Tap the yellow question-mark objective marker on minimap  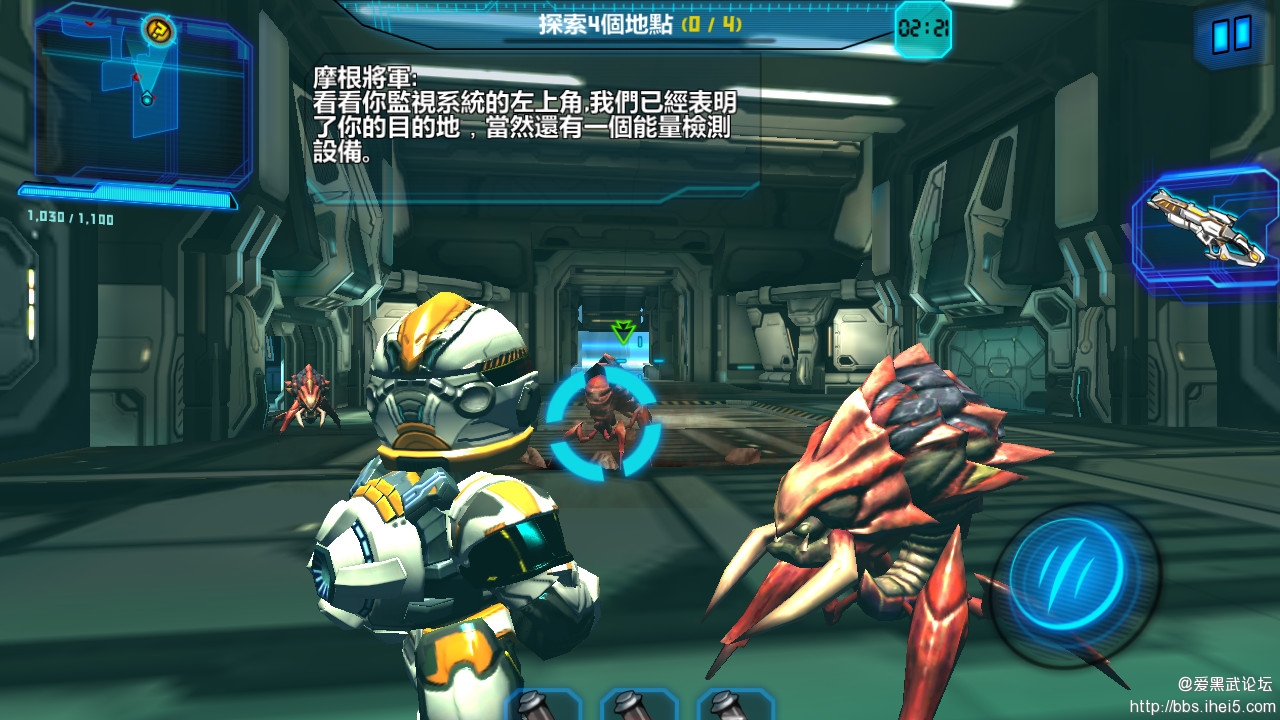click(158, 30)
